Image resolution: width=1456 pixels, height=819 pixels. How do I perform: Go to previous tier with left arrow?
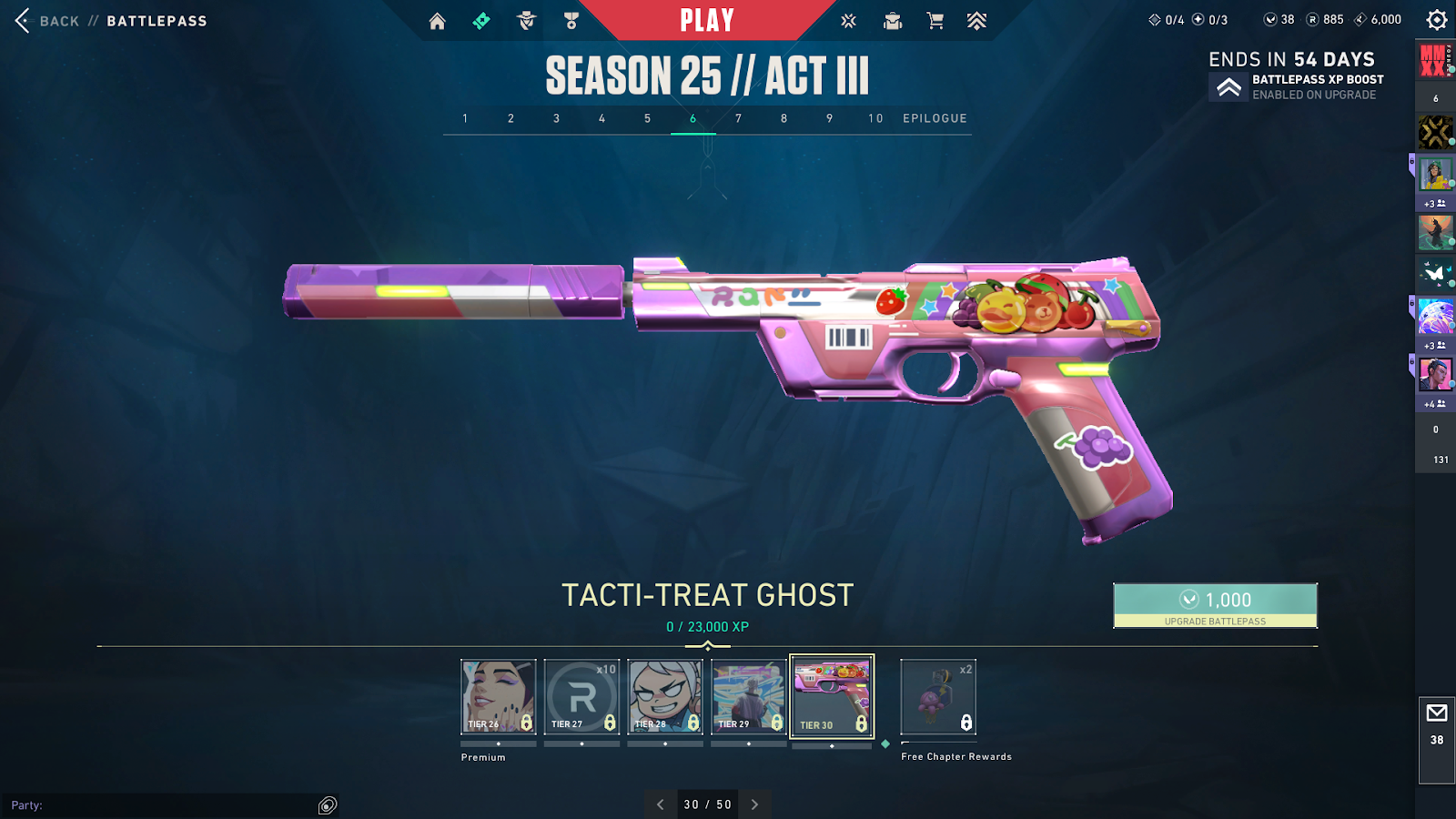click(661, 804)
